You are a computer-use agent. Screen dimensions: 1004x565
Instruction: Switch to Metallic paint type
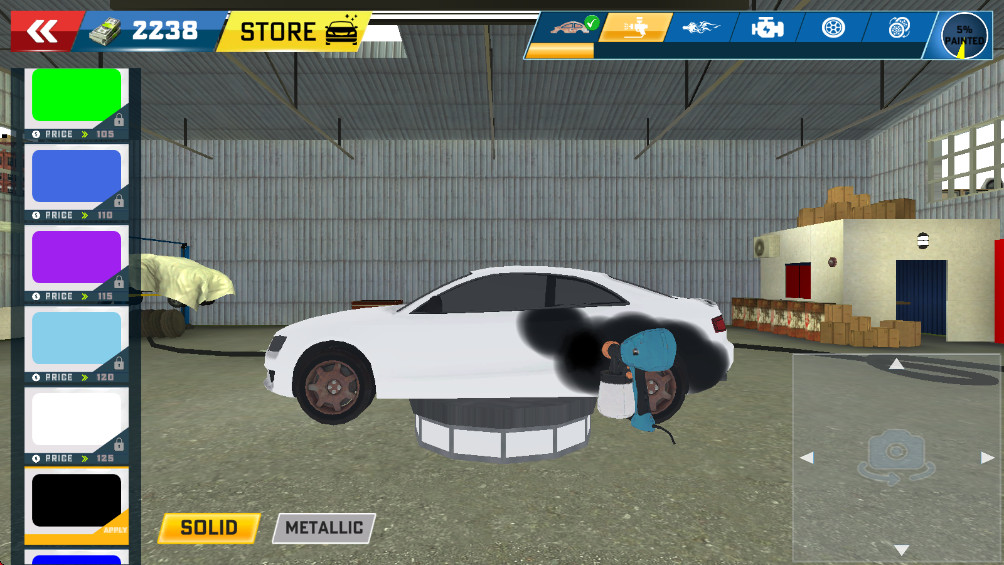(324, 528)
